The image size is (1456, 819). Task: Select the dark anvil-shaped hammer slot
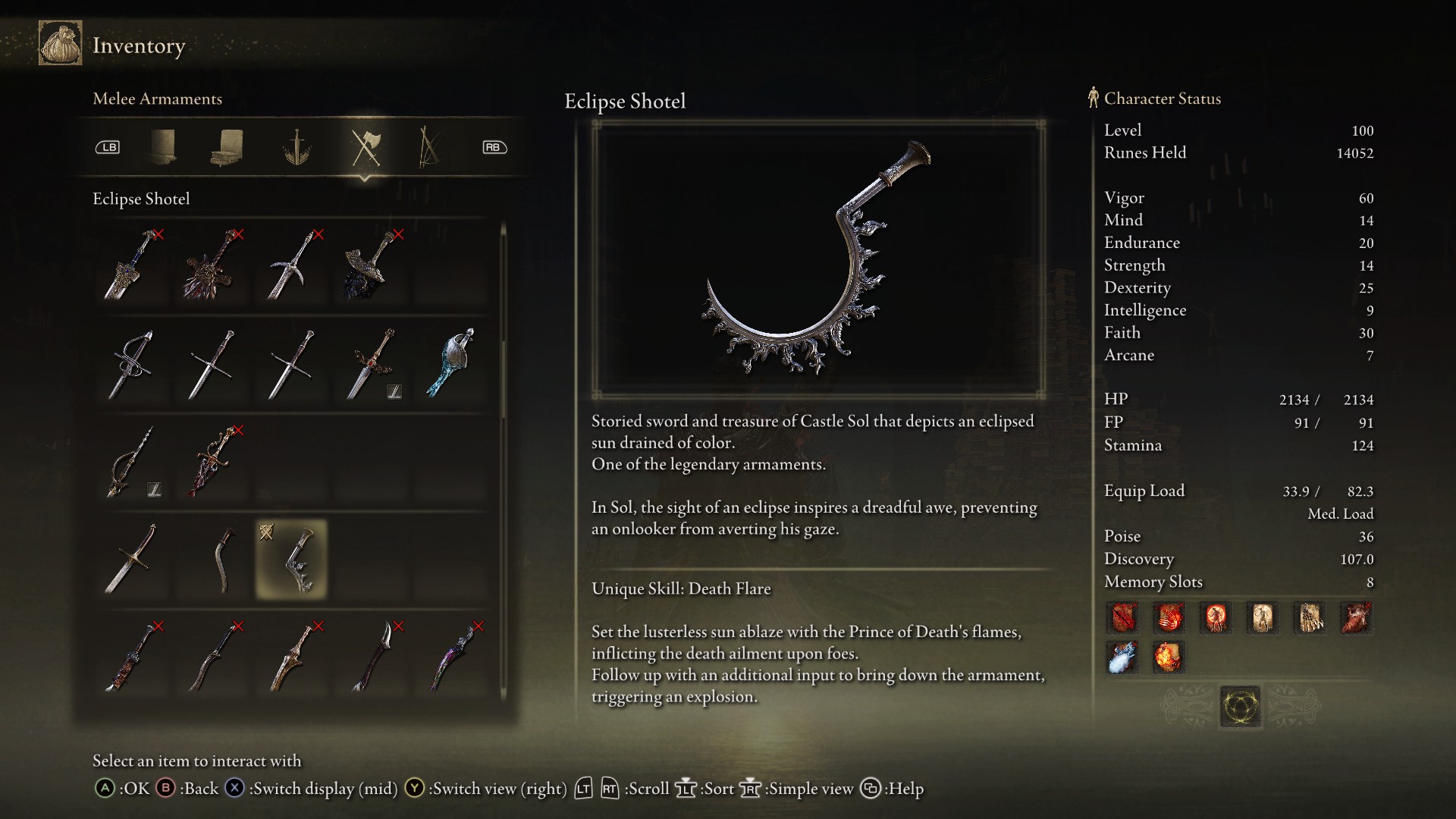pos(372,265)
